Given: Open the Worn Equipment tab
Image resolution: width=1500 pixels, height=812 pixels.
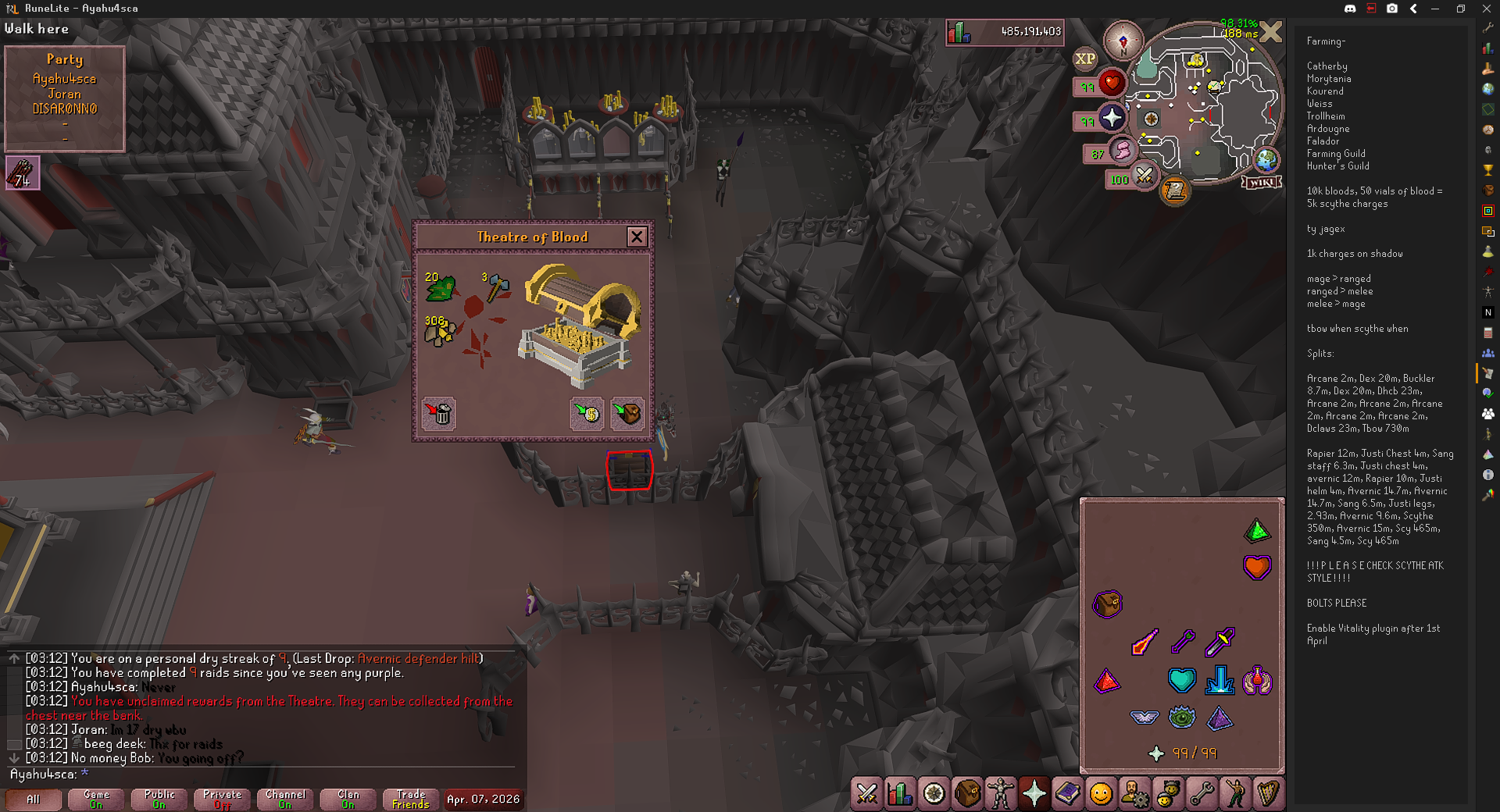Looking at the screenshot, I should pos(1001,794).
